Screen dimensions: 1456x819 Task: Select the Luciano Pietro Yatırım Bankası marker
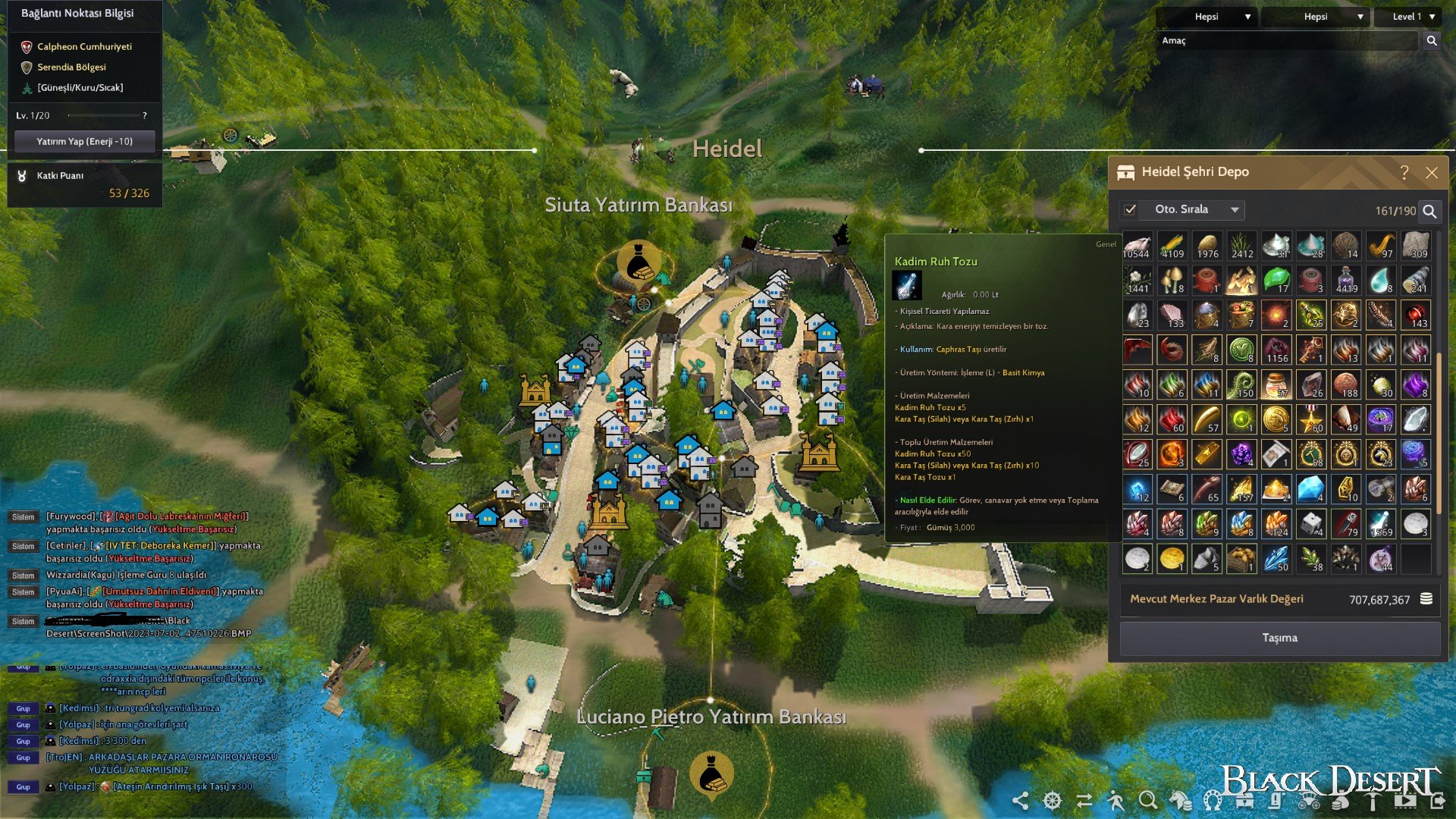(711, 774)
